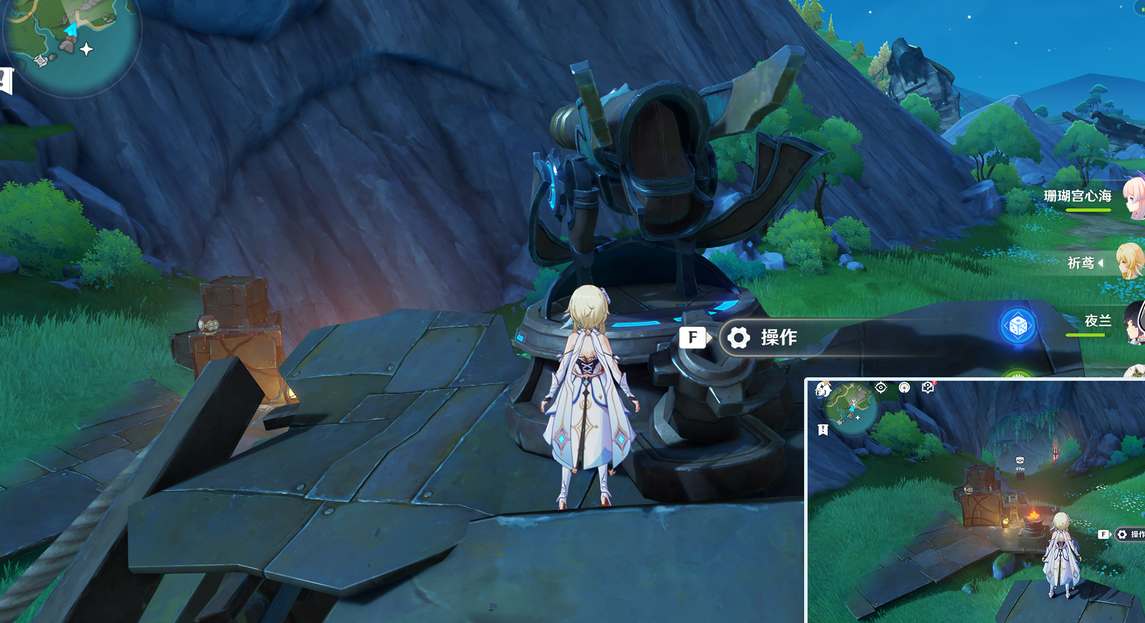Select the 操作 interaction option

777,338
